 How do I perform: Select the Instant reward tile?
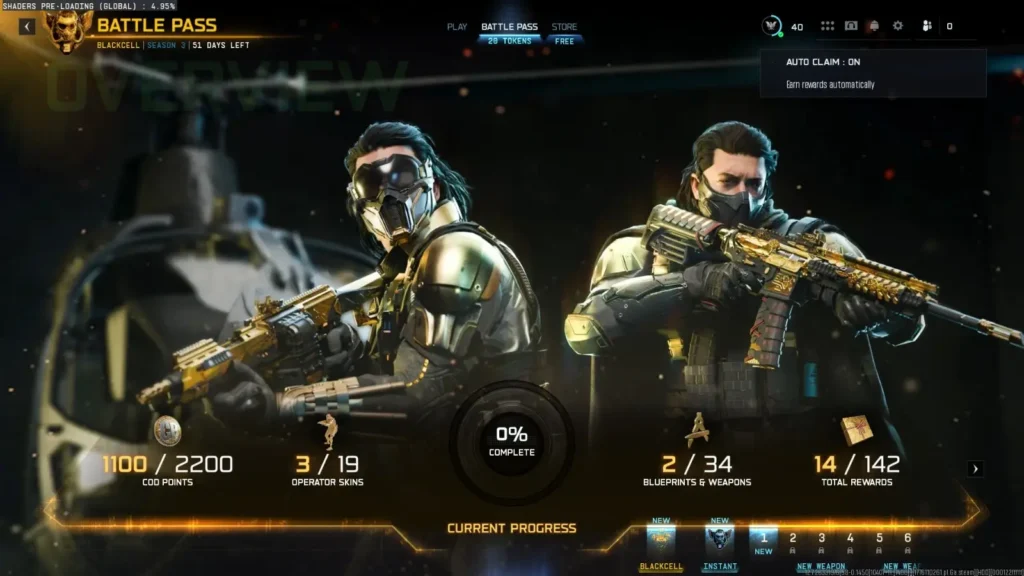coord(719,541)
